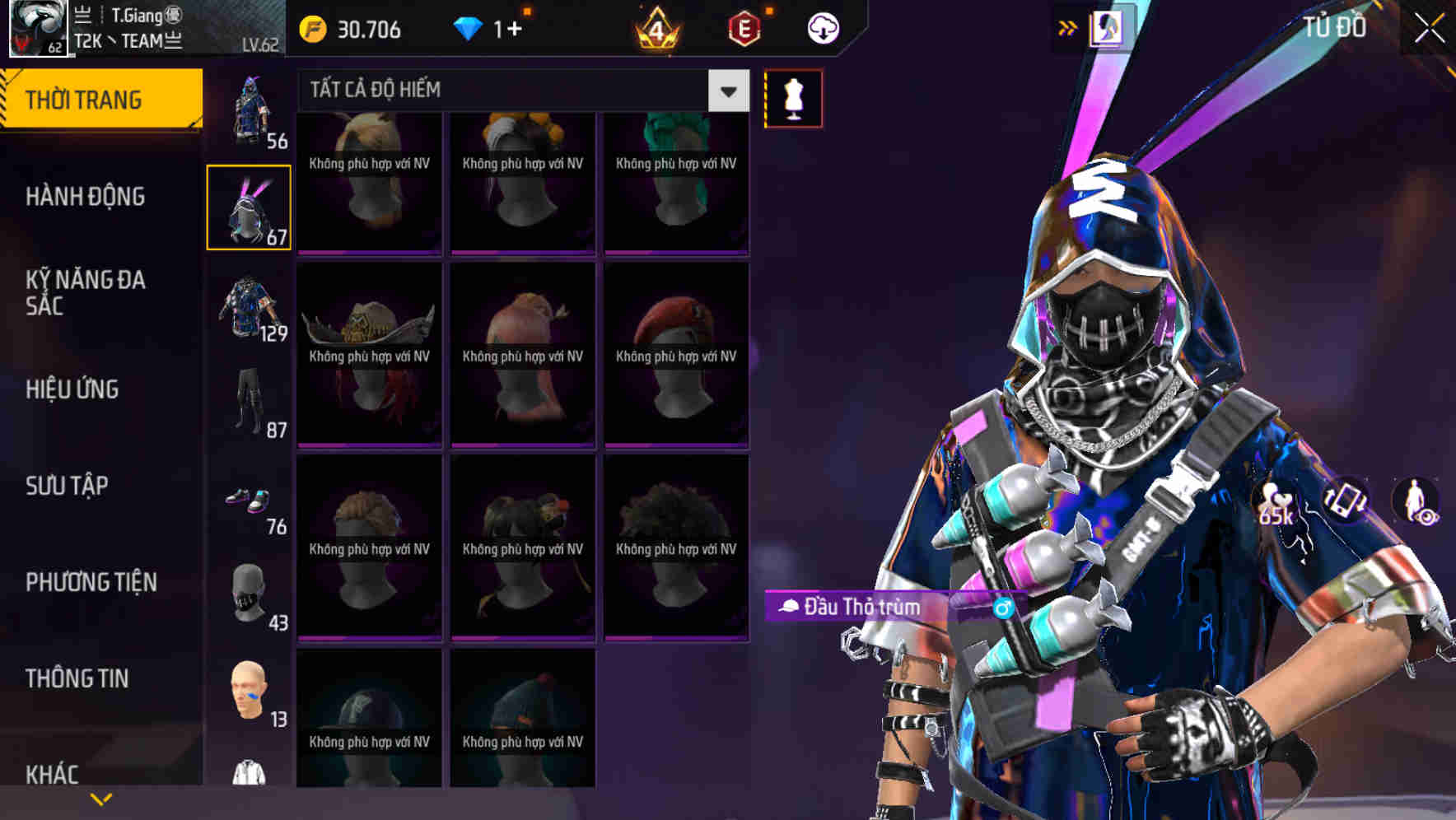Image resolution: width=1456 pixels, height=820 pixels.
Task: Click the gold coin balance icon
Action: pyautogui.click(x=311, y=28)
